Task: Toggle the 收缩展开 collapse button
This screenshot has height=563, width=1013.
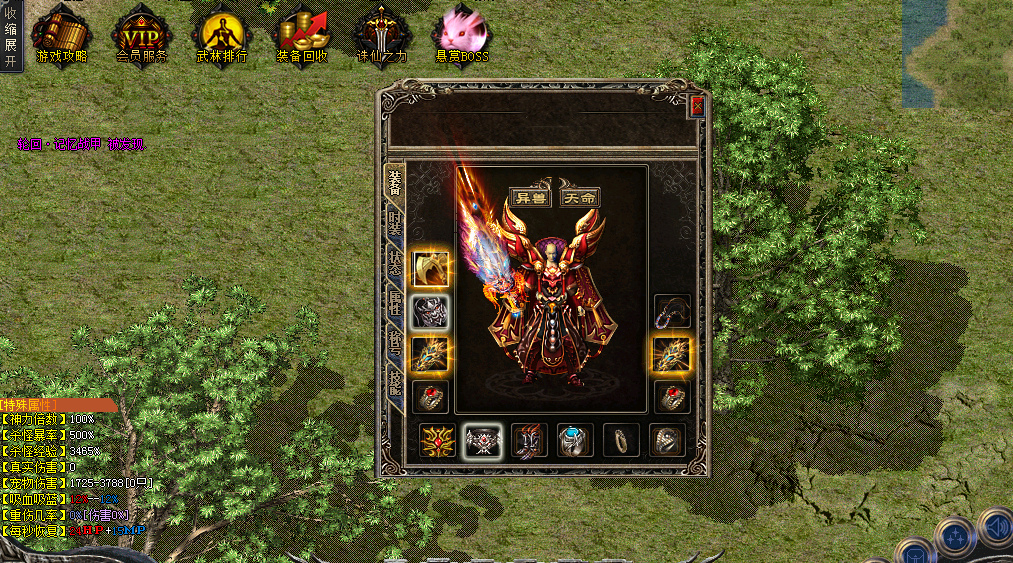Action: point(11,37)
